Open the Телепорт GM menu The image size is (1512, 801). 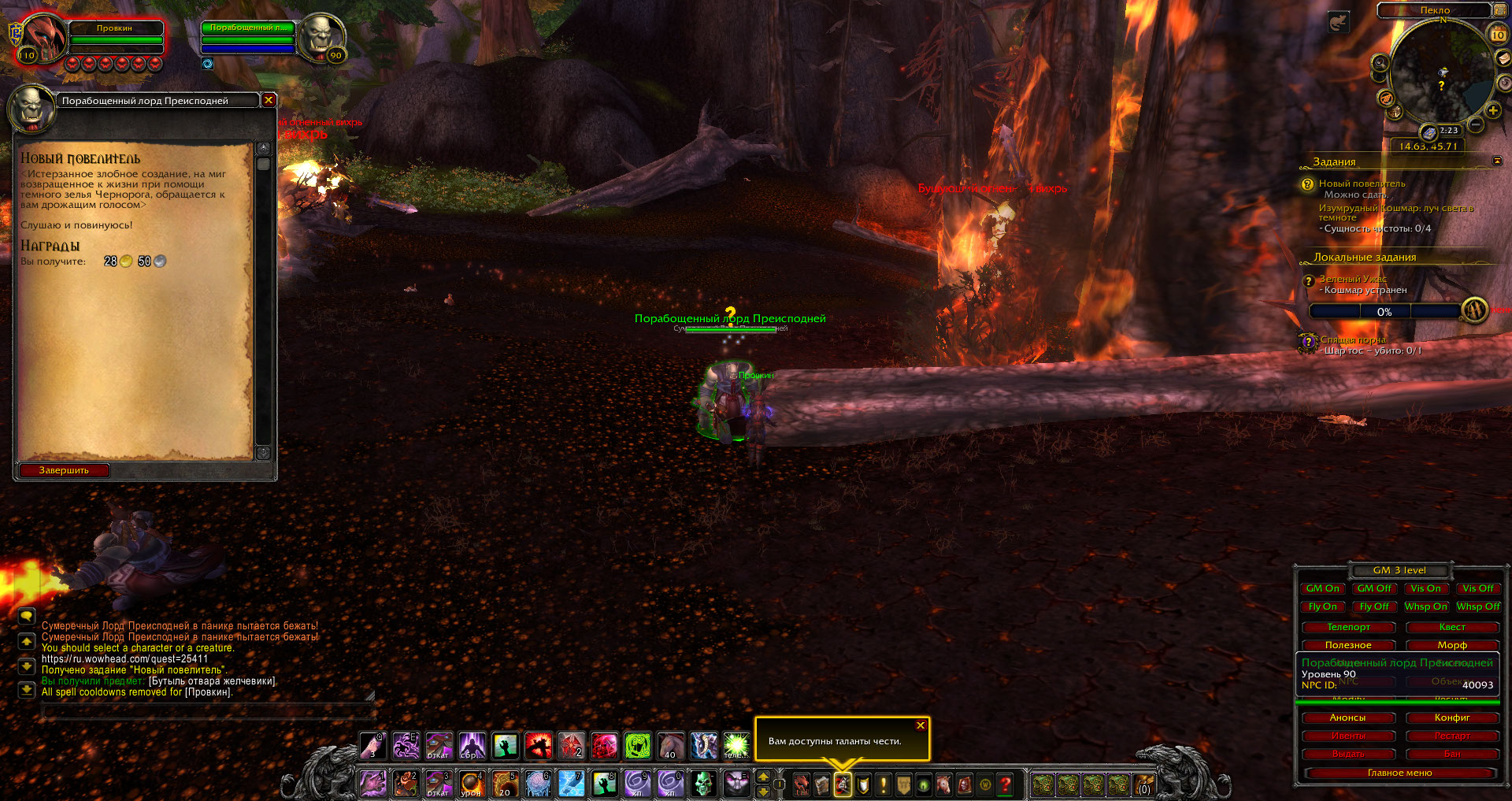click(x=1348, y=627)
